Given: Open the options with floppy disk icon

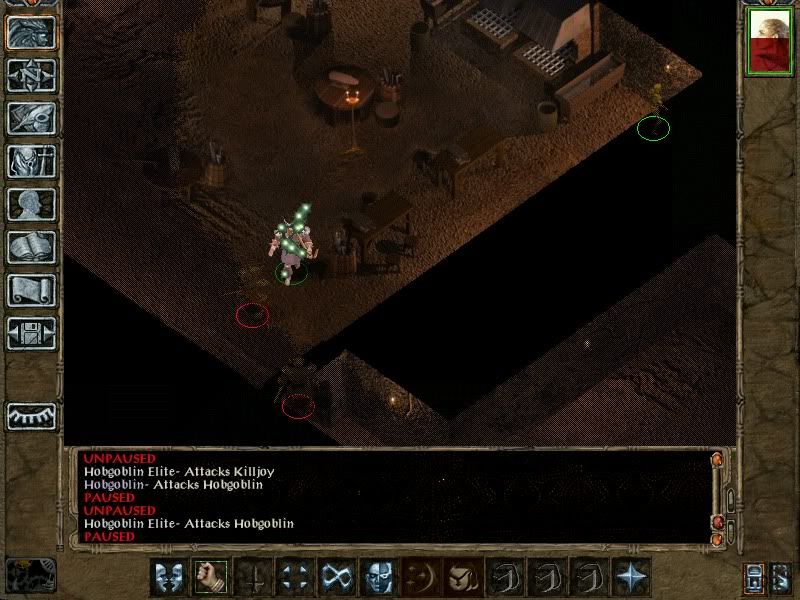Looking at the screenshot, I should pyautogui.click(x=31, y=333).
